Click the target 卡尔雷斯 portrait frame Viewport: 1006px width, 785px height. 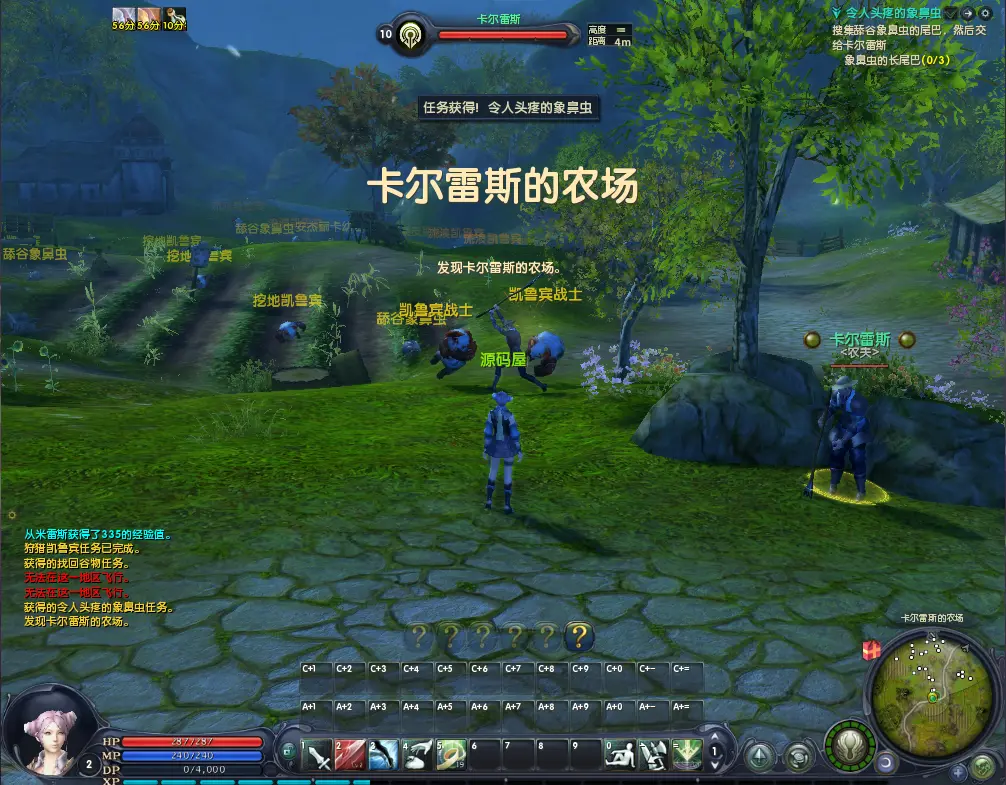coord(410,35)
